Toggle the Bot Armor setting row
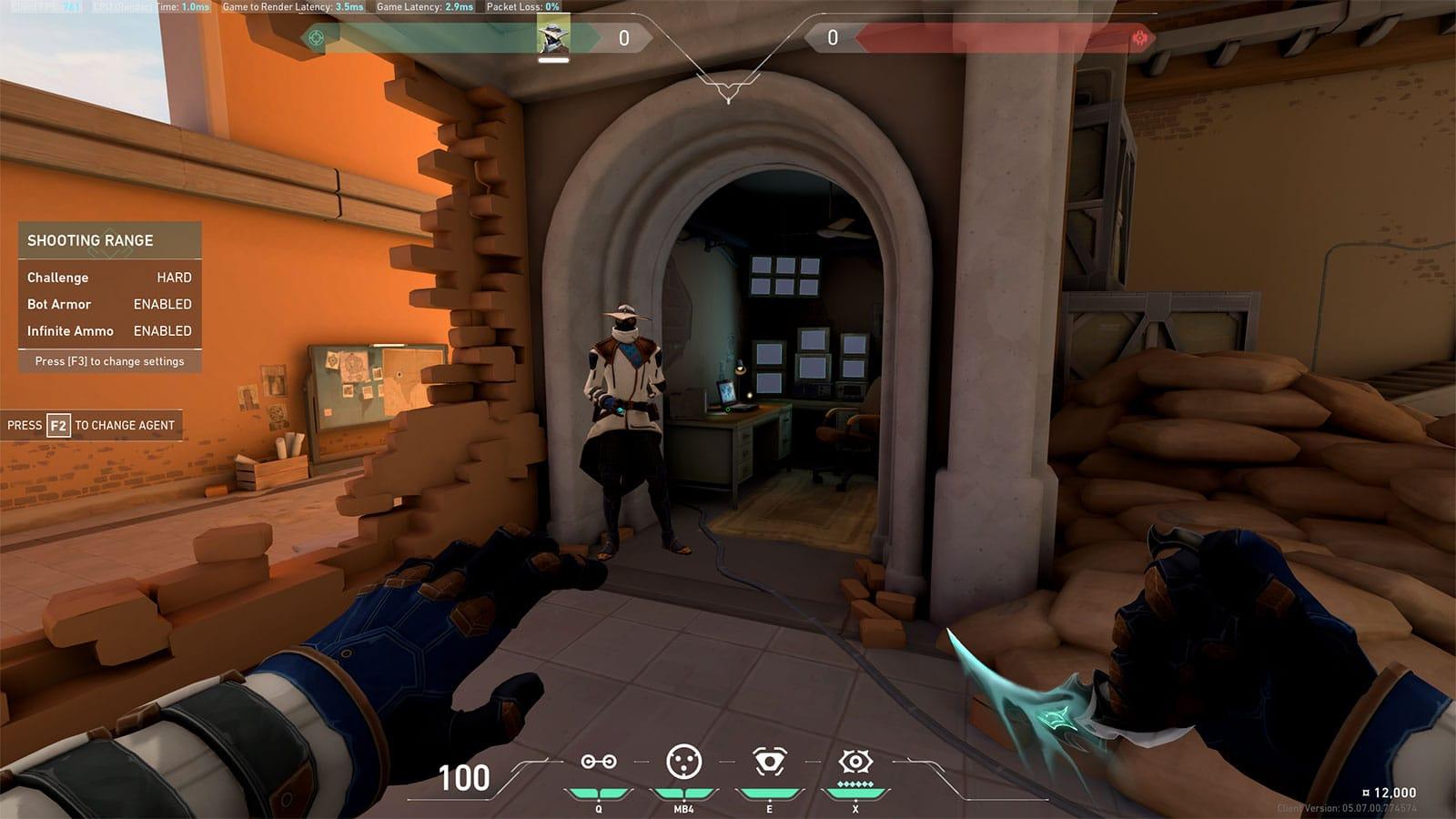 click(109, 304)
